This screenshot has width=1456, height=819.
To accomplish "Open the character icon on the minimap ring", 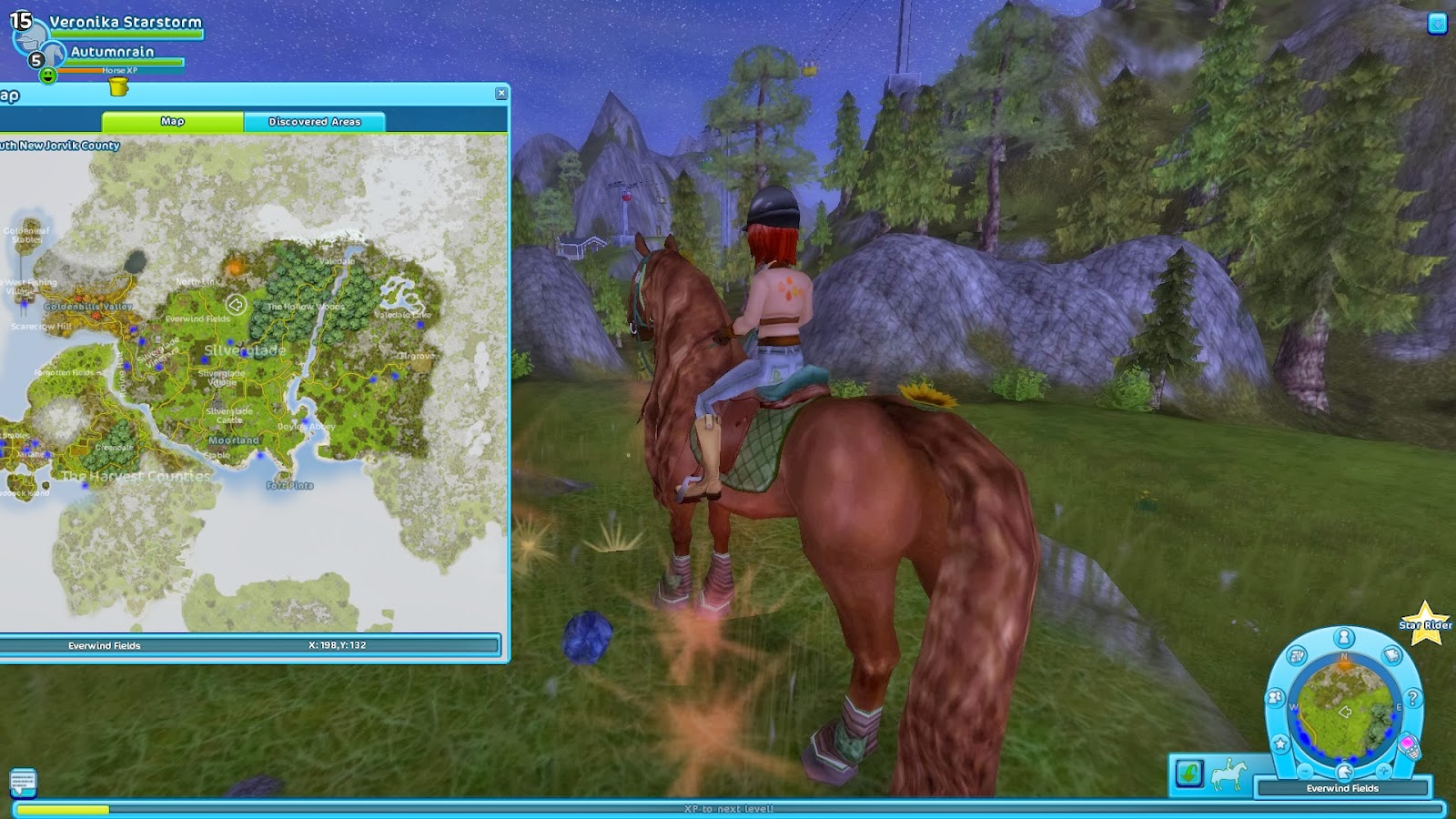I will (x=1345, y=636).
